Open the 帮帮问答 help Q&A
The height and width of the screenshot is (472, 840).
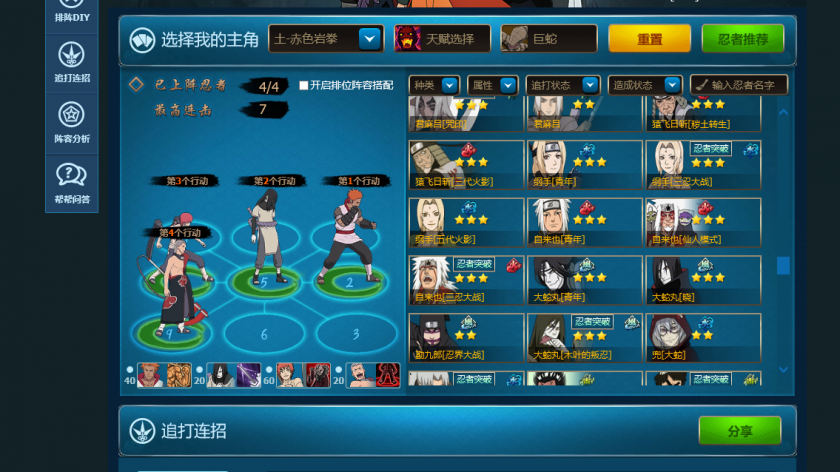pos(71,184)
